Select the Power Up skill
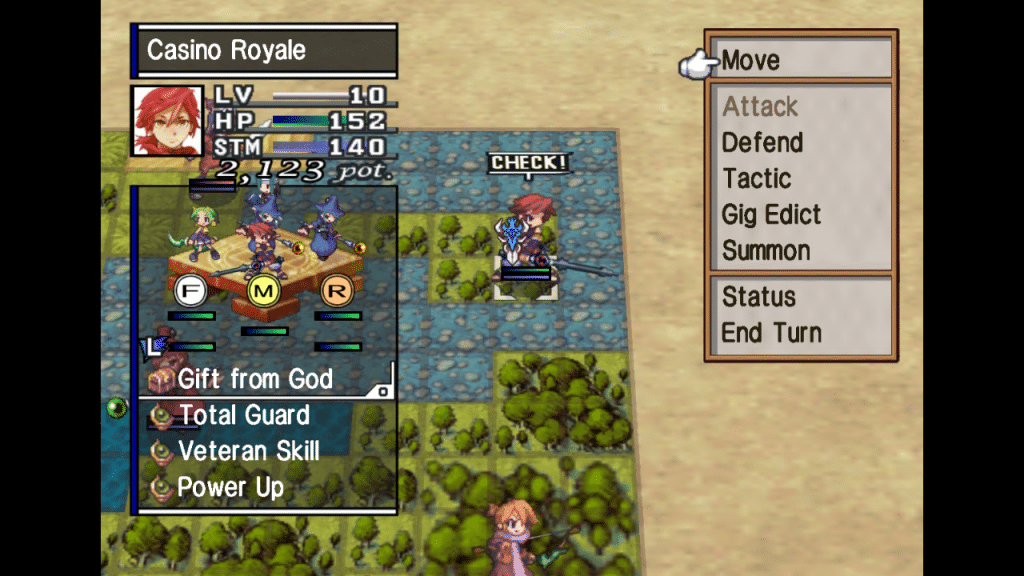Screen dimensions: 1024x576 pyautogui.click(x=230, y=487)
